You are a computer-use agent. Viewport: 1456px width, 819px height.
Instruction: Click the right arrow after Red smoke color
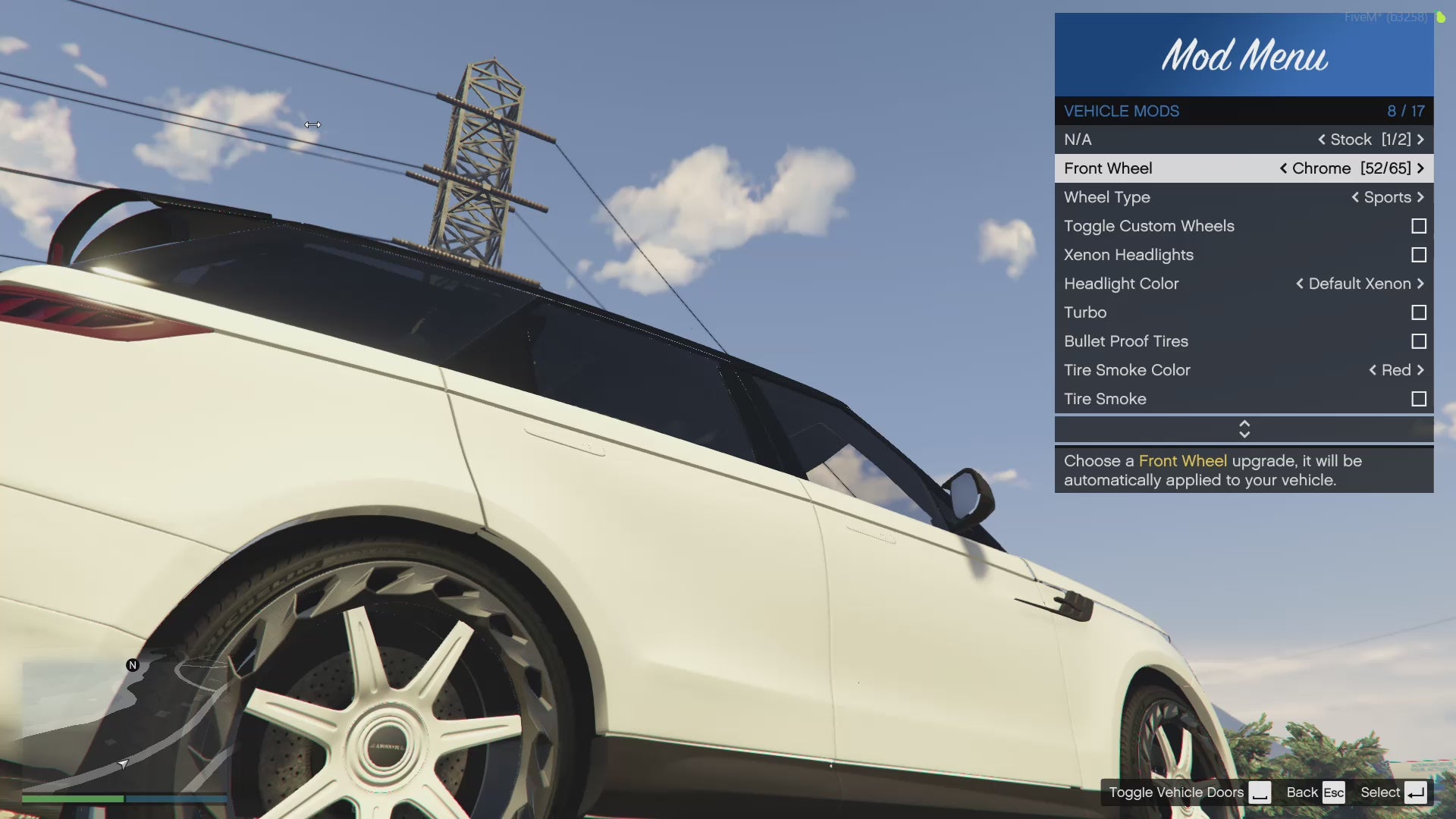click(1420, 370)
